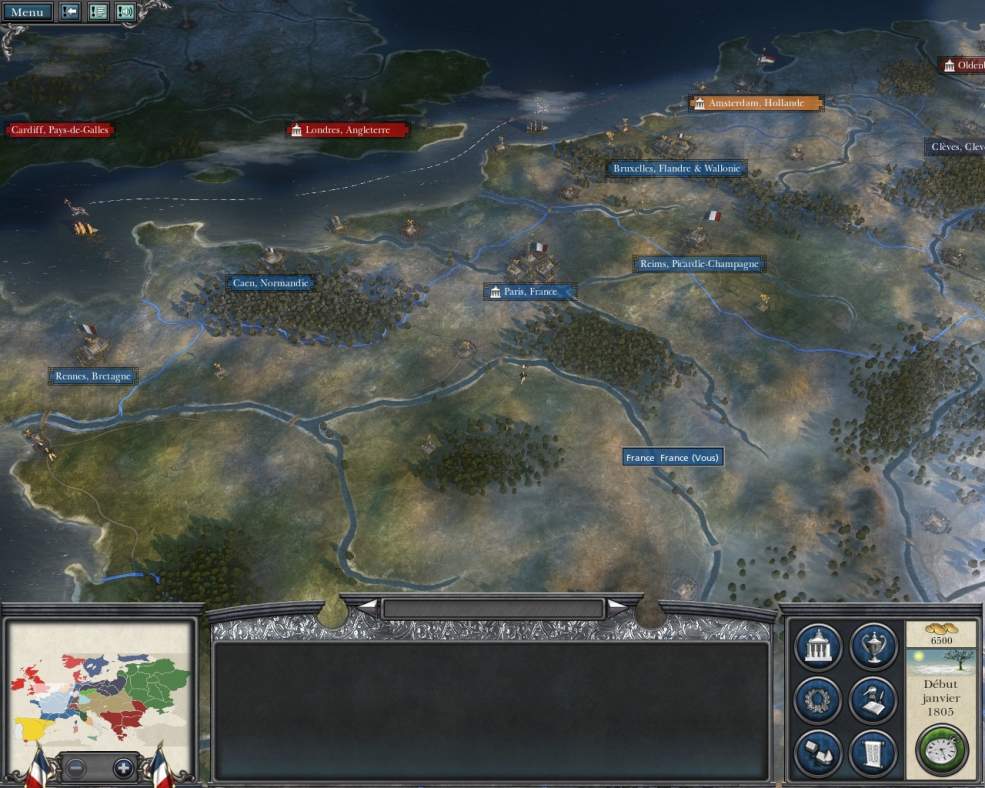Select the Amsterdam, Hollande city label
Image resolution: width=985 pixels, height=788 pixels.
click(x=756, y=103)
